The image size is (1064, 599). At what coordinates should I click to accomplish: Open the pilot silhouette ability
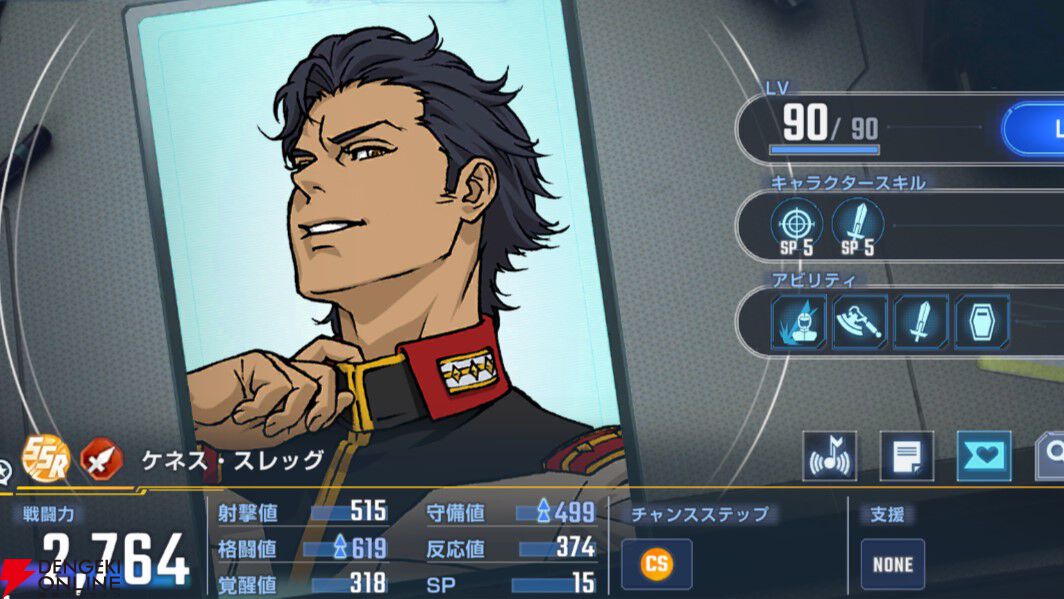[798, 322]
